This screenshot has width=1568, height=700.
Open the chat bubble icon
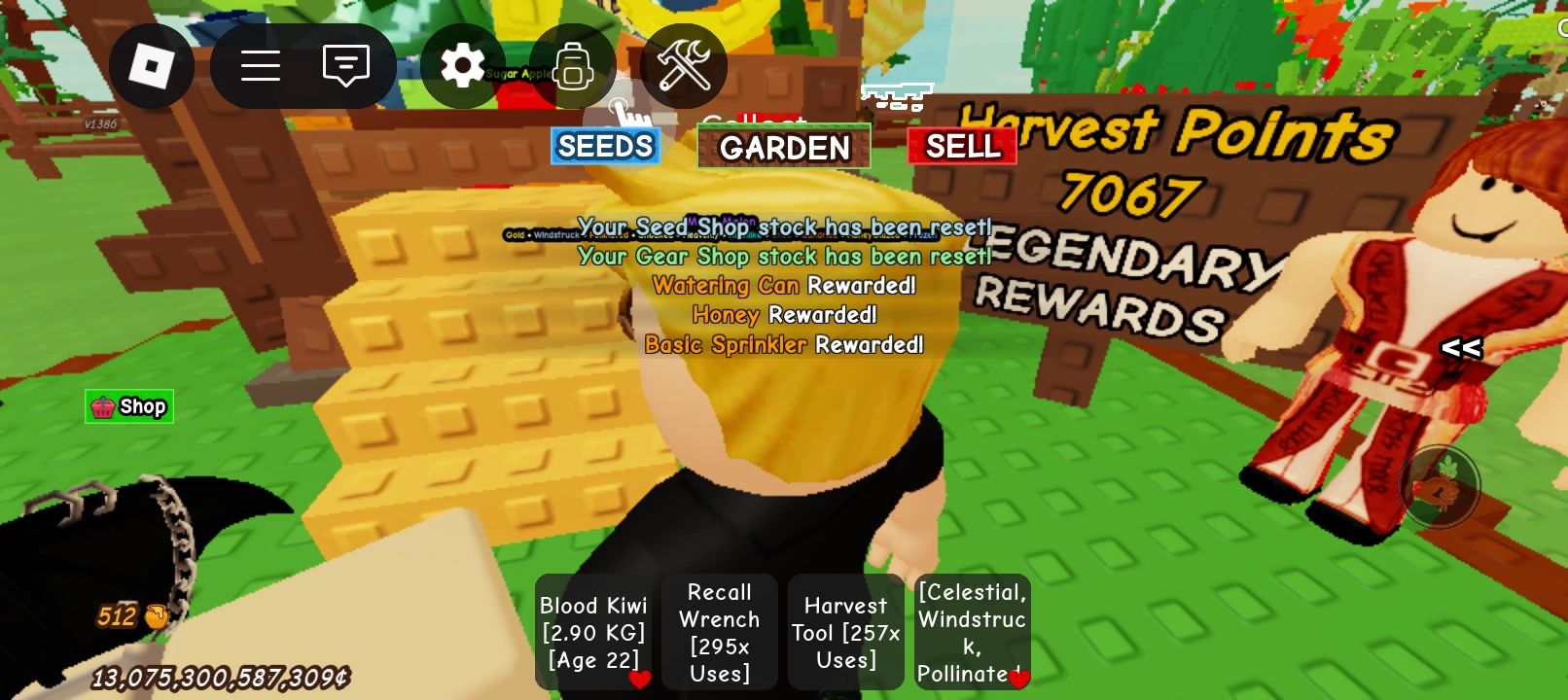(347, 65)
